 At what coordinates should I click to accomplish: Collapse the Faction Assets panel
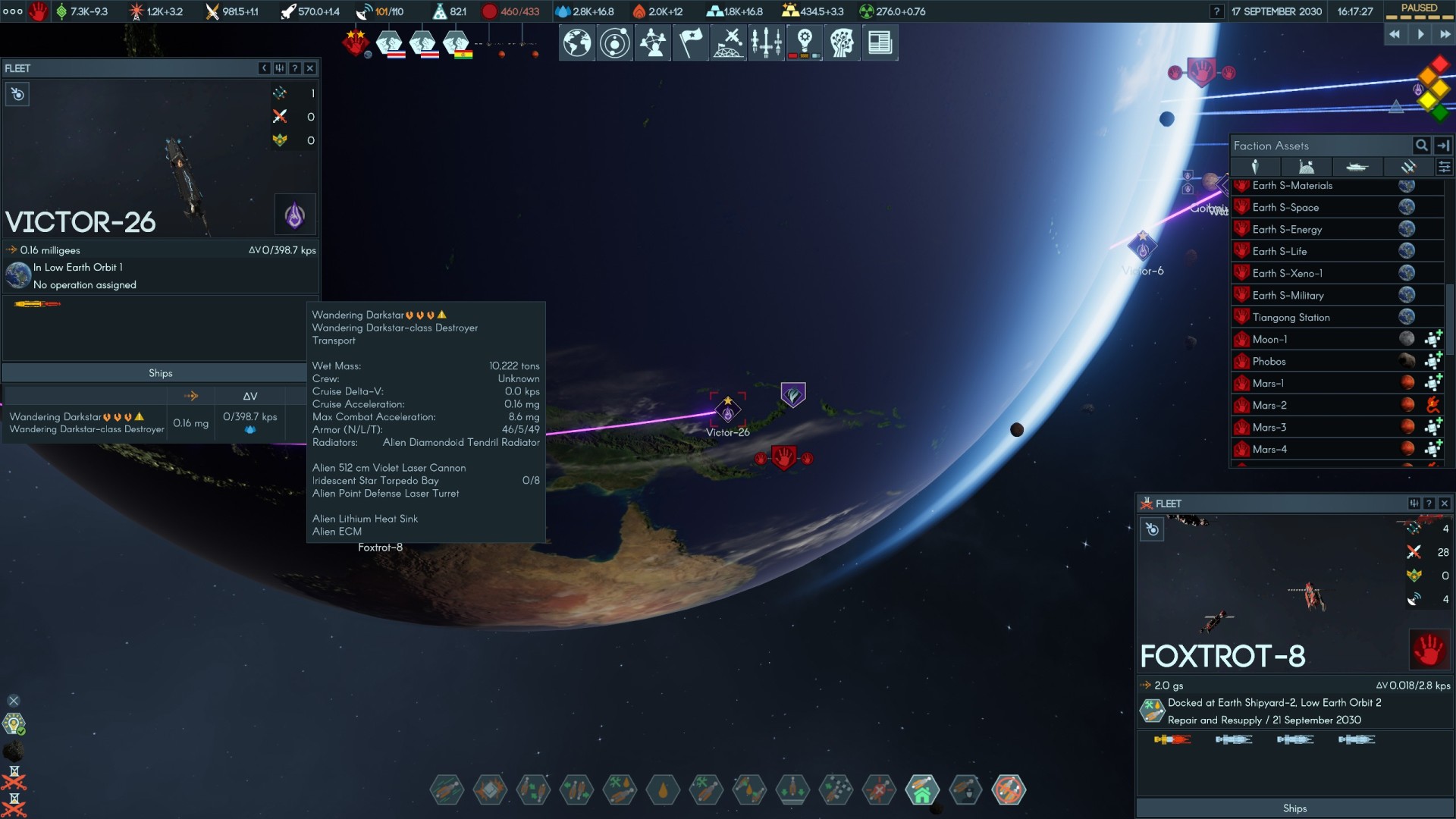1443,146
